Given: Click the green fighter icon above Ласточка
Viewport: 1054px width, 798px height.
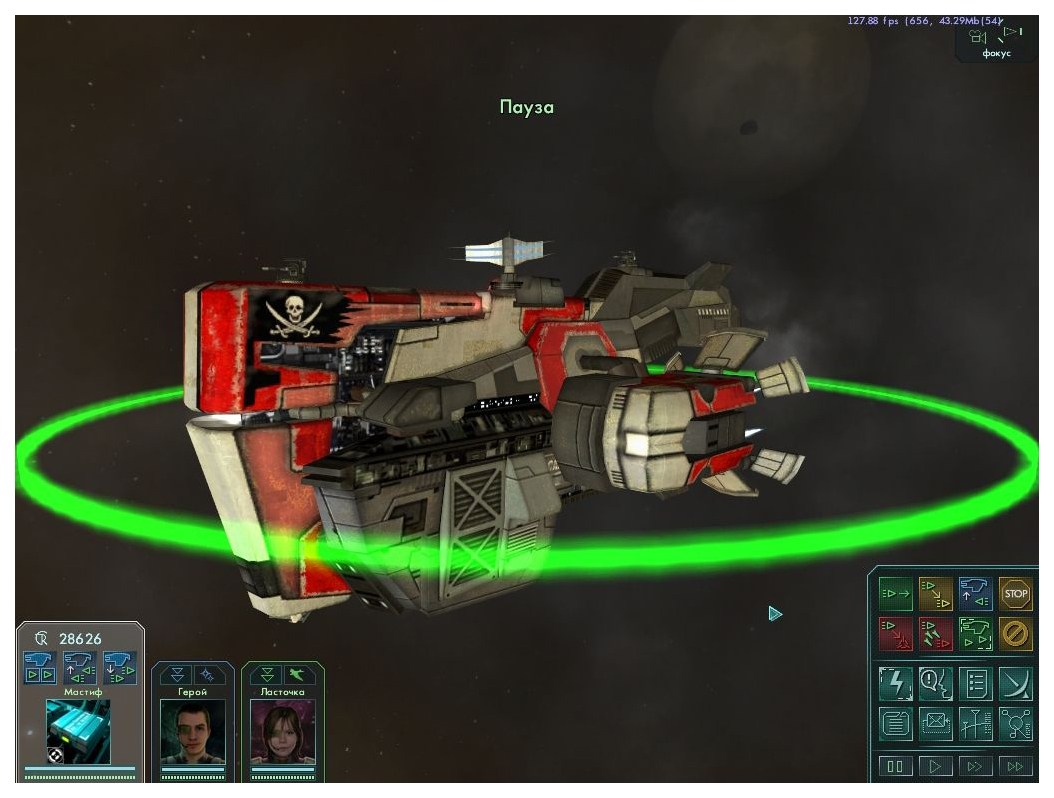Looking at the screenshot, I should click(x=298, y=675).
